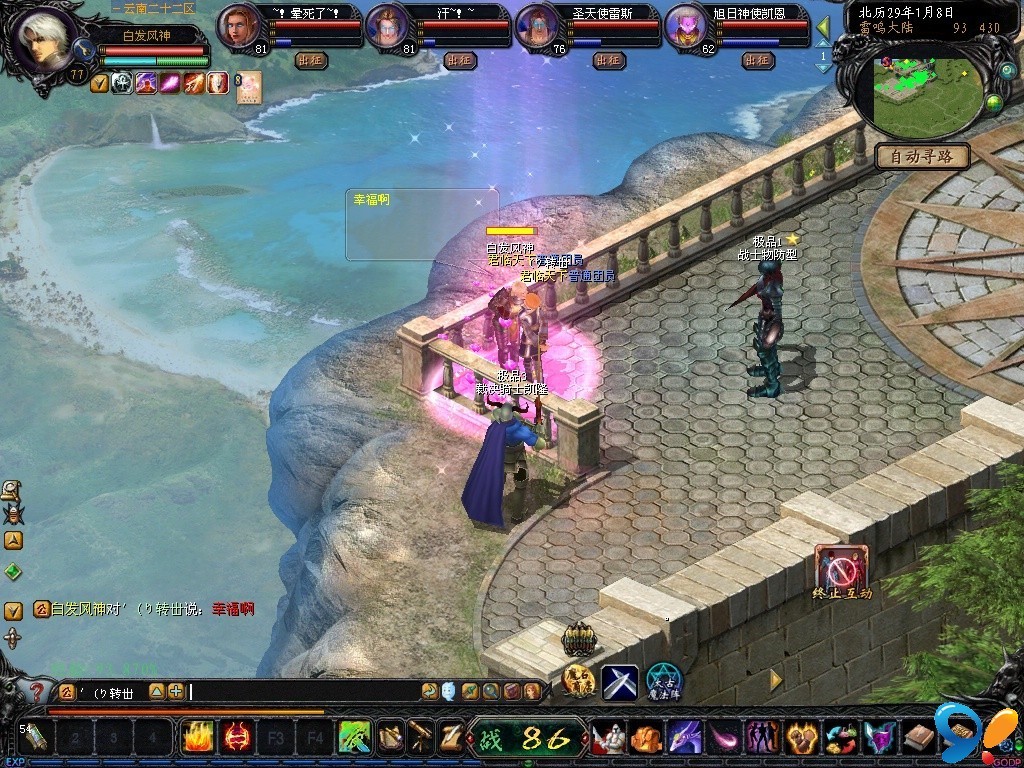The height and width of the screenshot is (768, 1024).
Task: Collapse the pet panel with the green arrow
Action: coord(824,27)
